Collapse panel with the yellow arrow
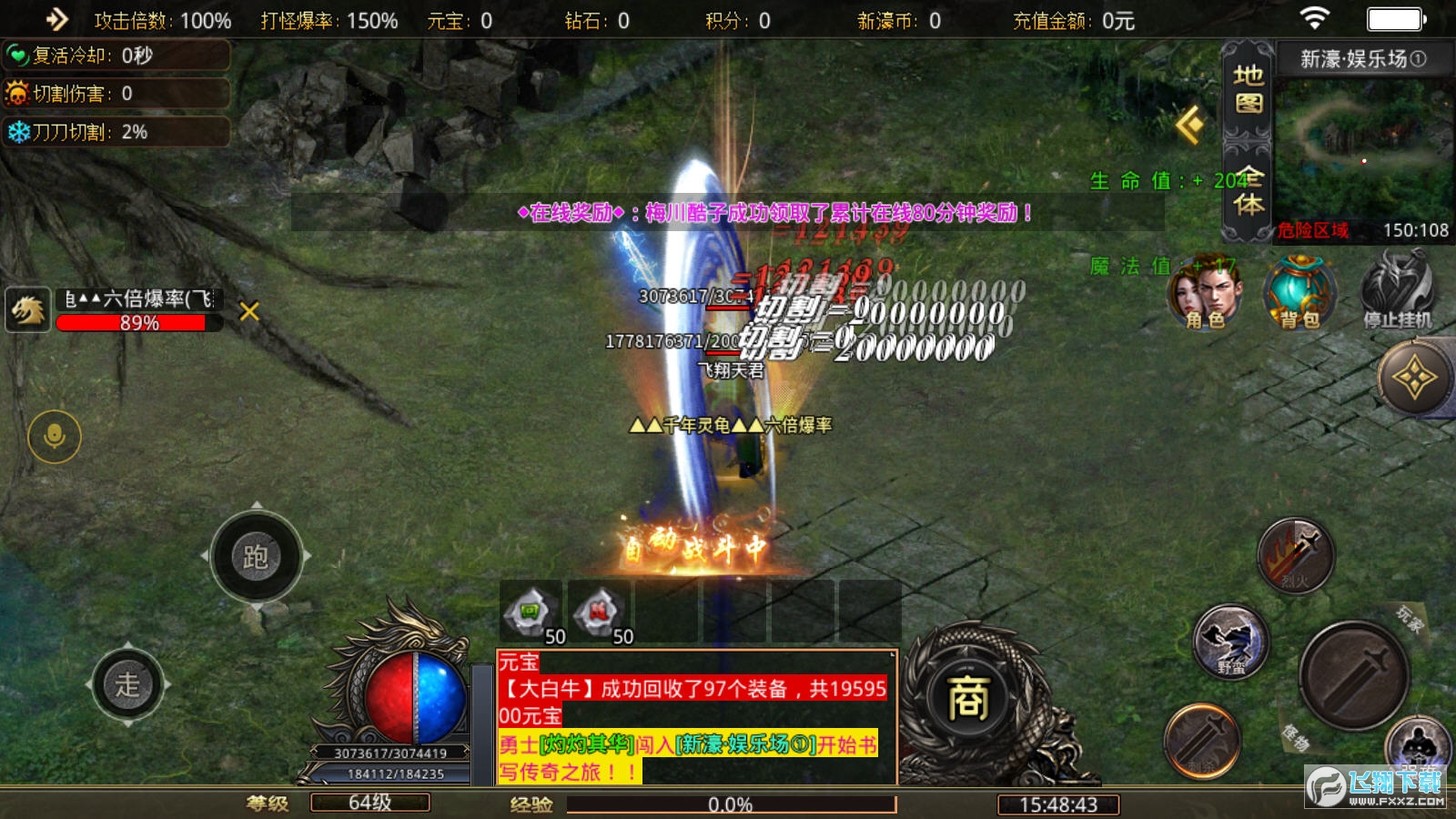 pos(1190,125)
